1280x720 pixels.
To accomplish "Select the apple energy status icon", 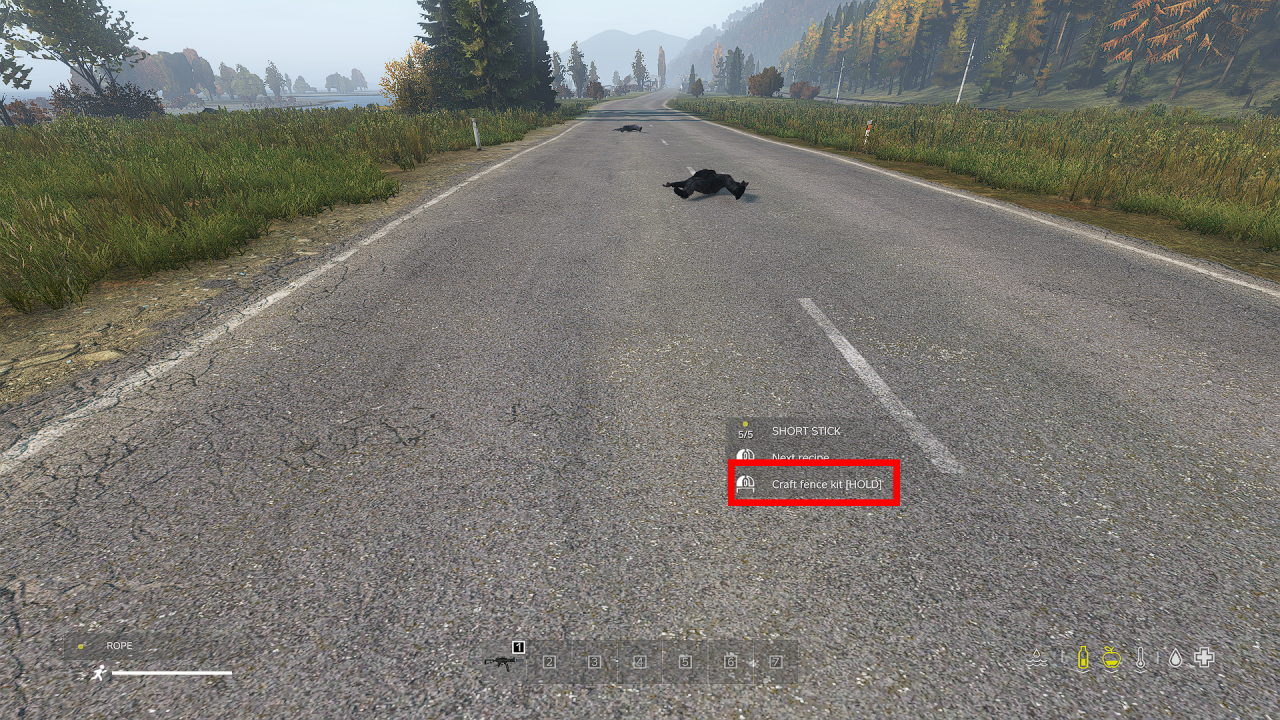I will pos(1113,658).
